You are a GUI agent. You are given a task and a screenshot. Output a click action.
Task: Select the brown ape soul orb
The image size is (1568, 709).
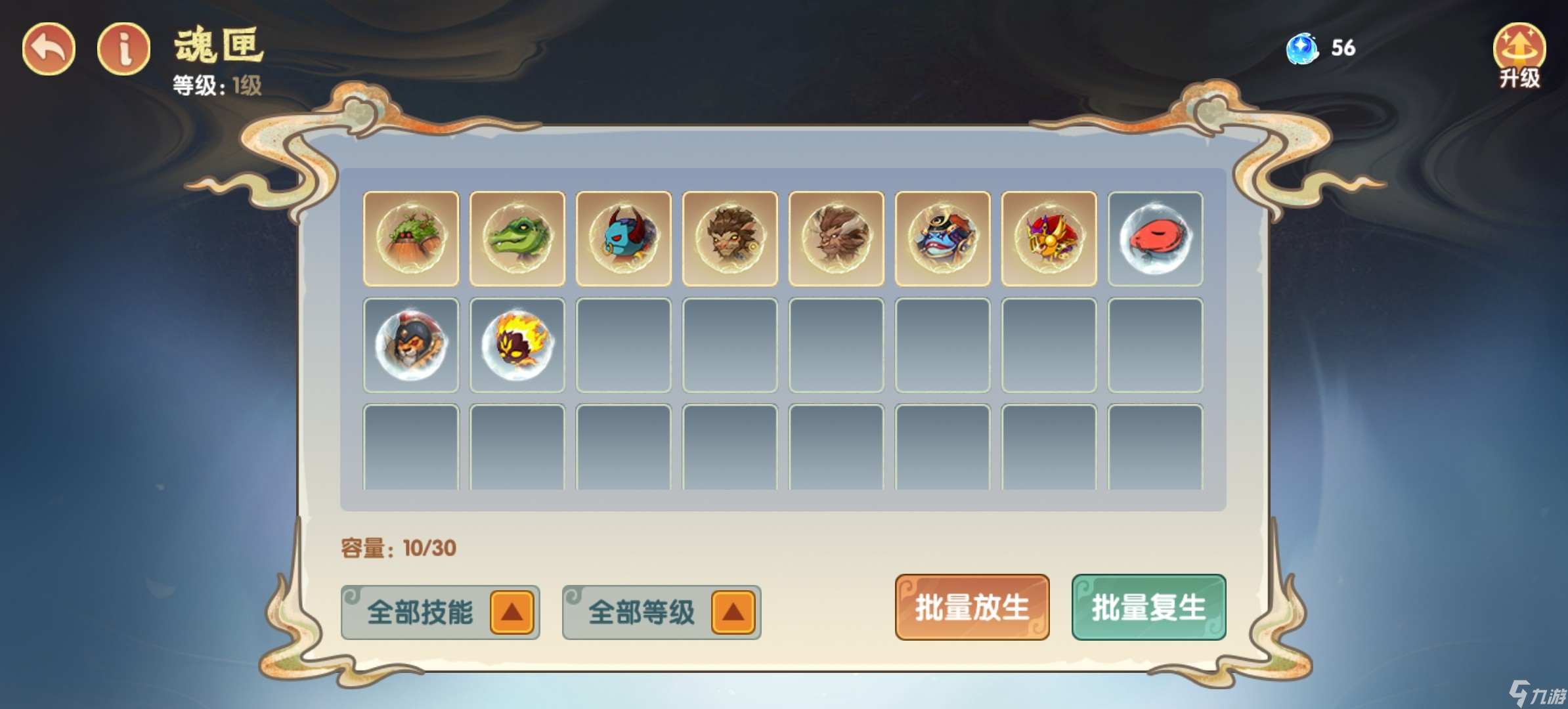(837, 239)
